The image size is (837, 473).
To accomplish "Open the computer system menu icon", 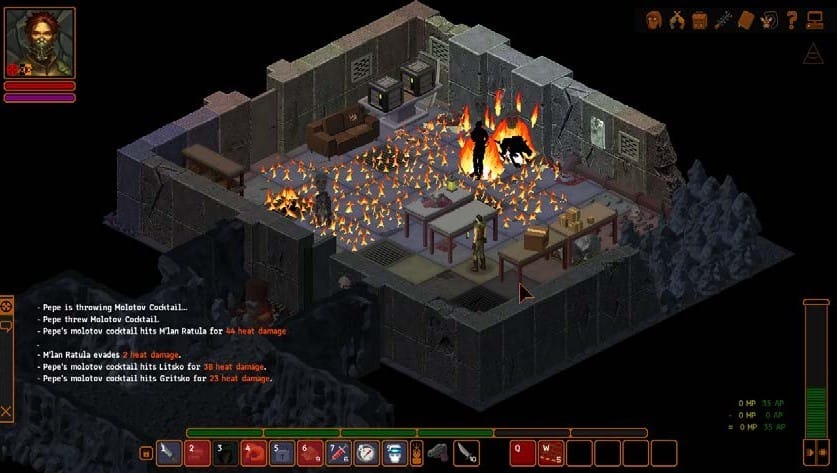I will 814,18.
